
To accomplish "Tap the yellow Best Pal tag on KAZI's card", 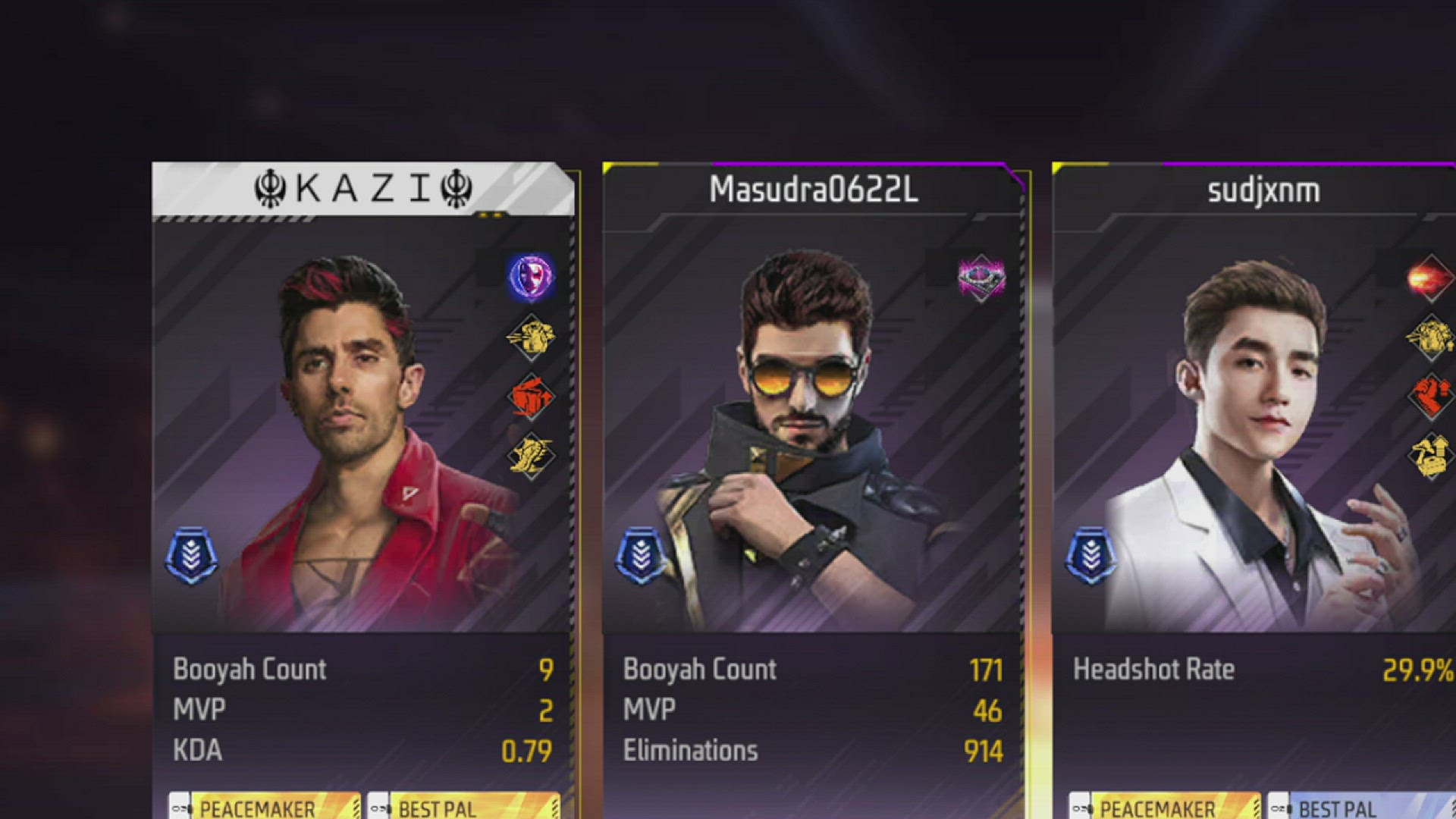I will 464,807.
